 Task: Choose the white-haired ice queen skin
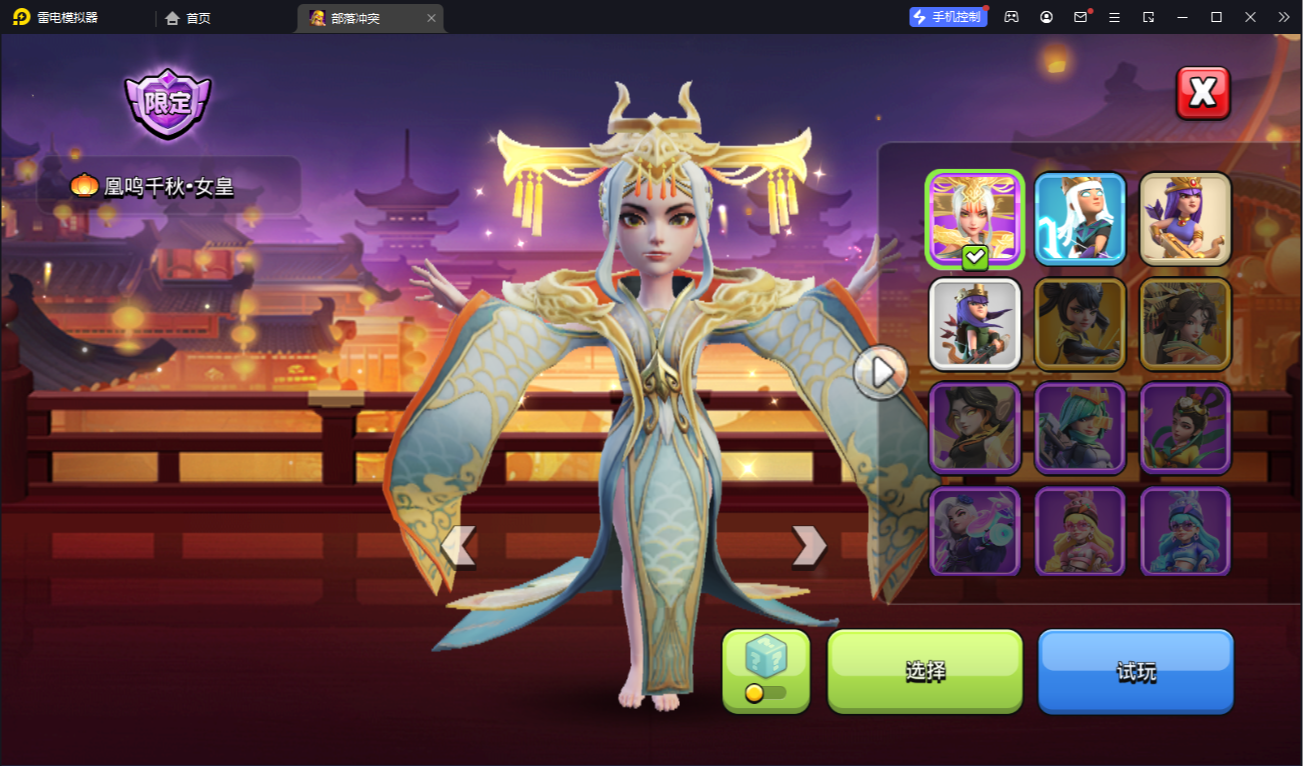pos(1080,220)
